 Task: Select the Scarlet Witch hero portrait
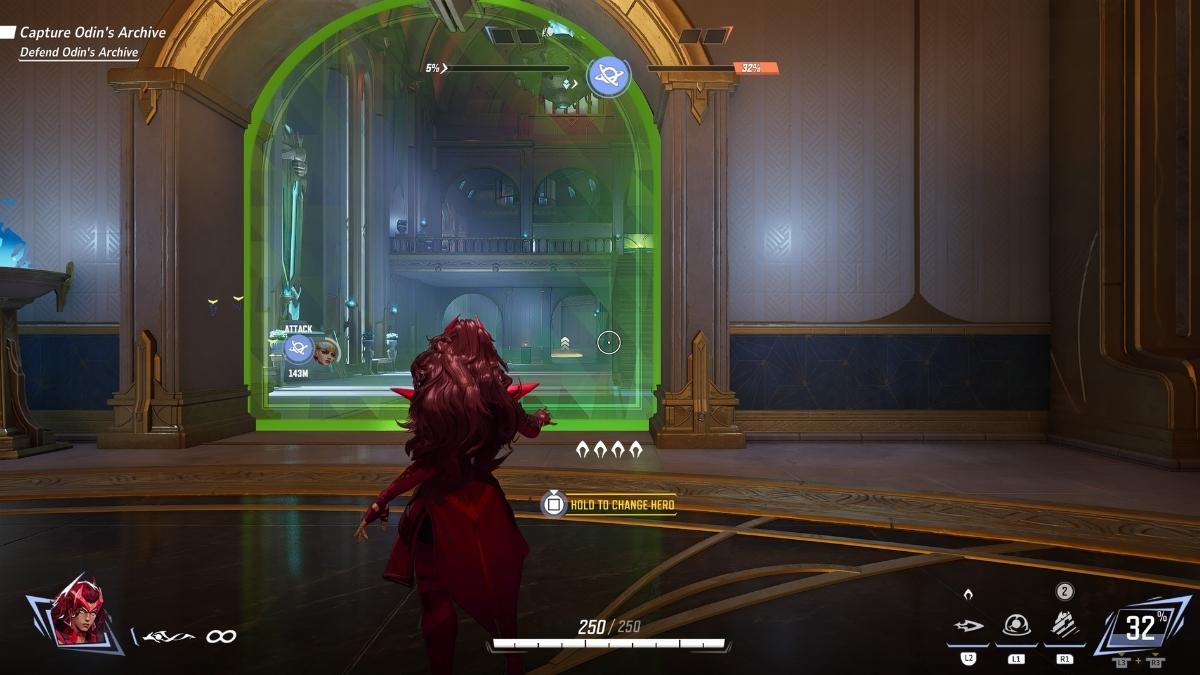coord(81,612)
